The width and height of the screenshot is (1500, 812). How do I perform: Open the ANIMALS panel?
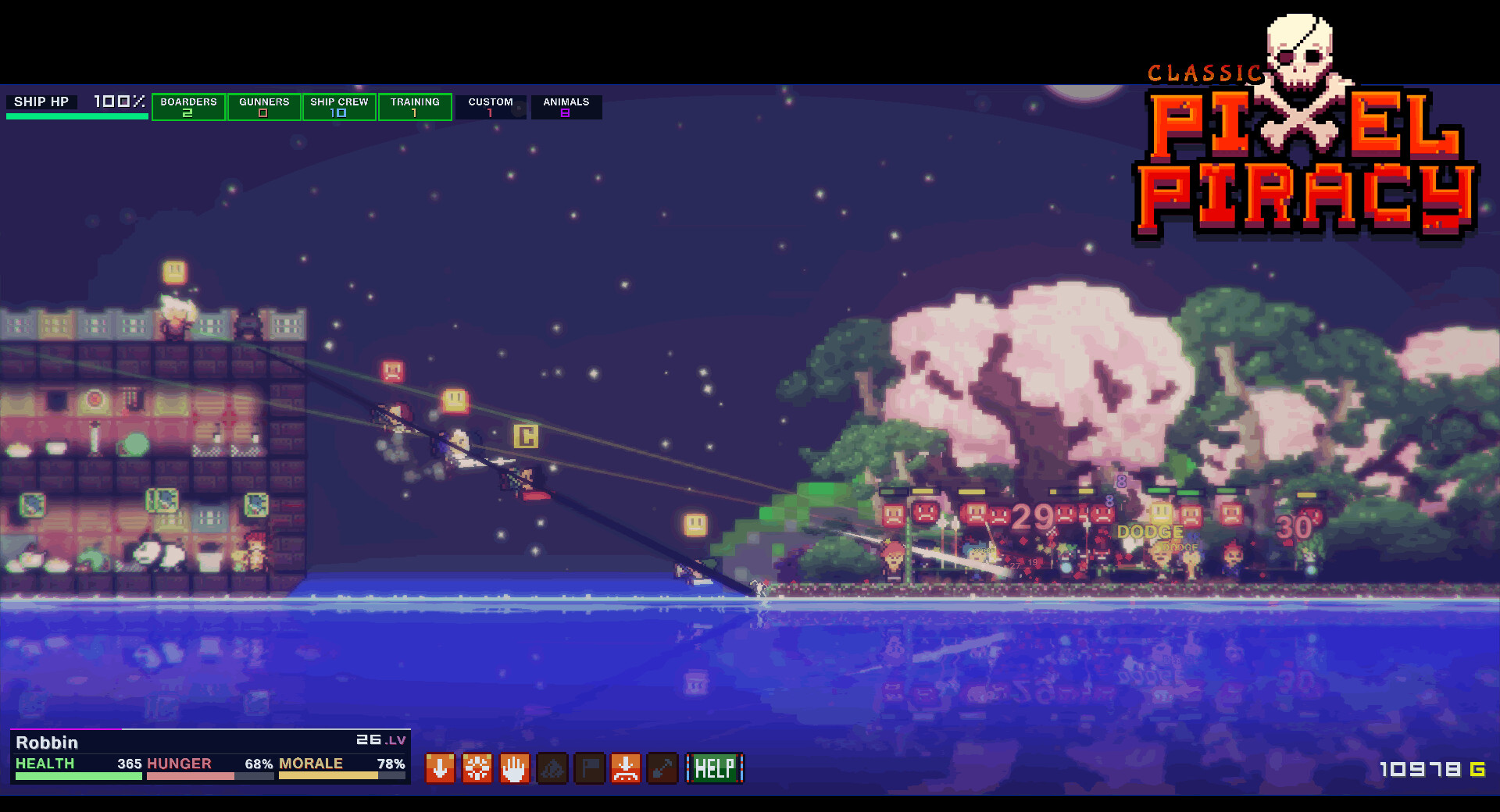(x=566, y=107)
